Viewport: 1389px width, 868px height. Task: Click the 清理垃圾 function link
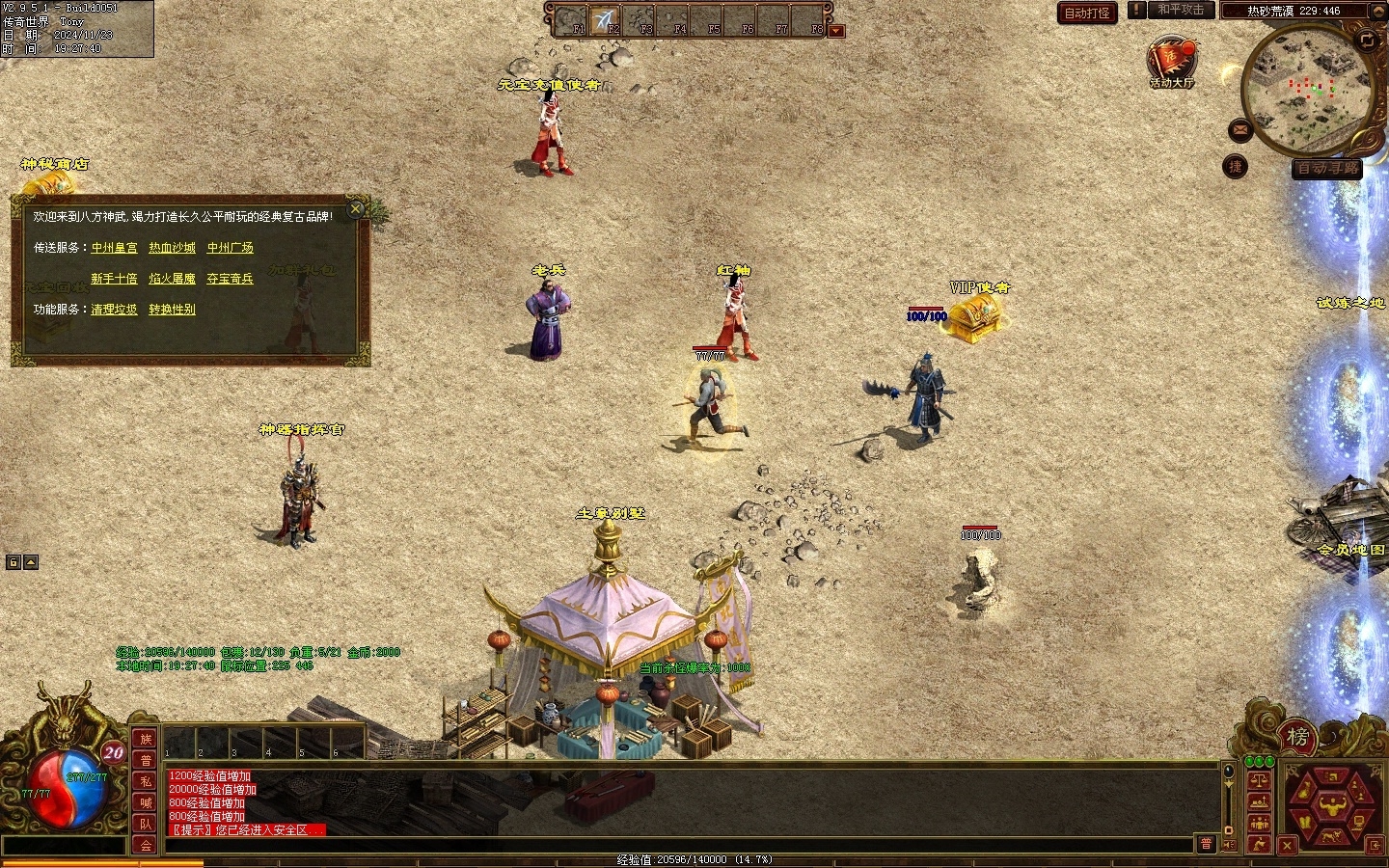pos(115,310)
